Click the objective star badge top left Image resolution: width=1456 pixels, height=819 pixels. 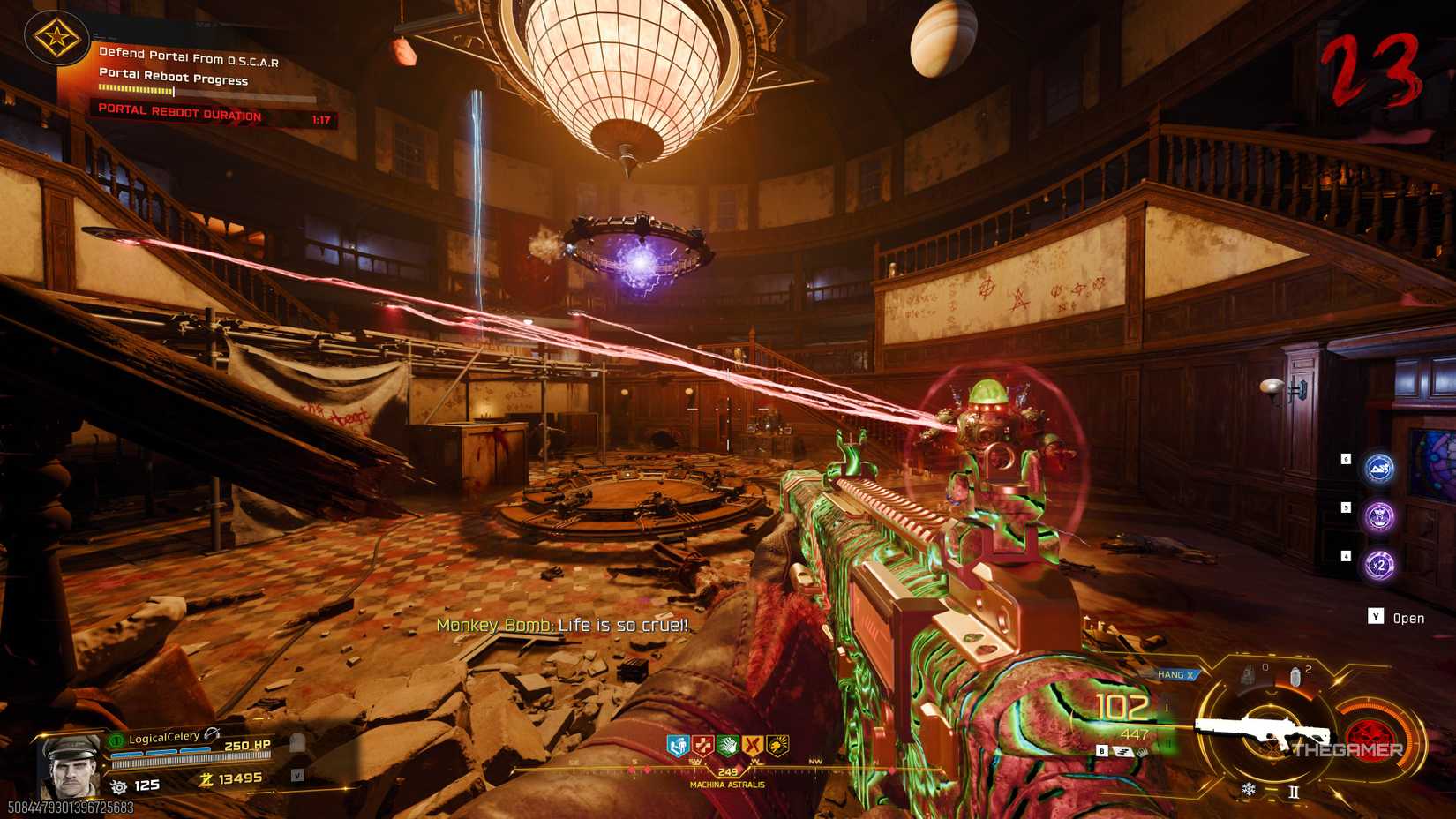[x=56, y=39]
